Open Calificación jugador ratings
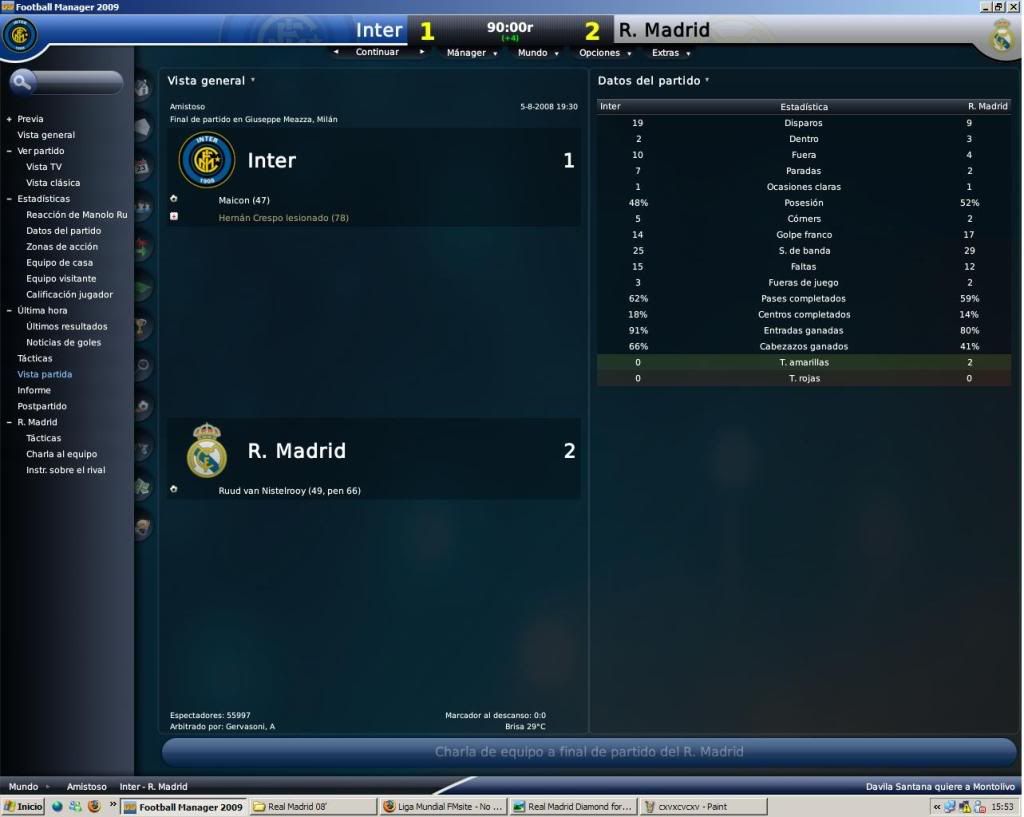Screen dimensions: 1024x817 69,295
